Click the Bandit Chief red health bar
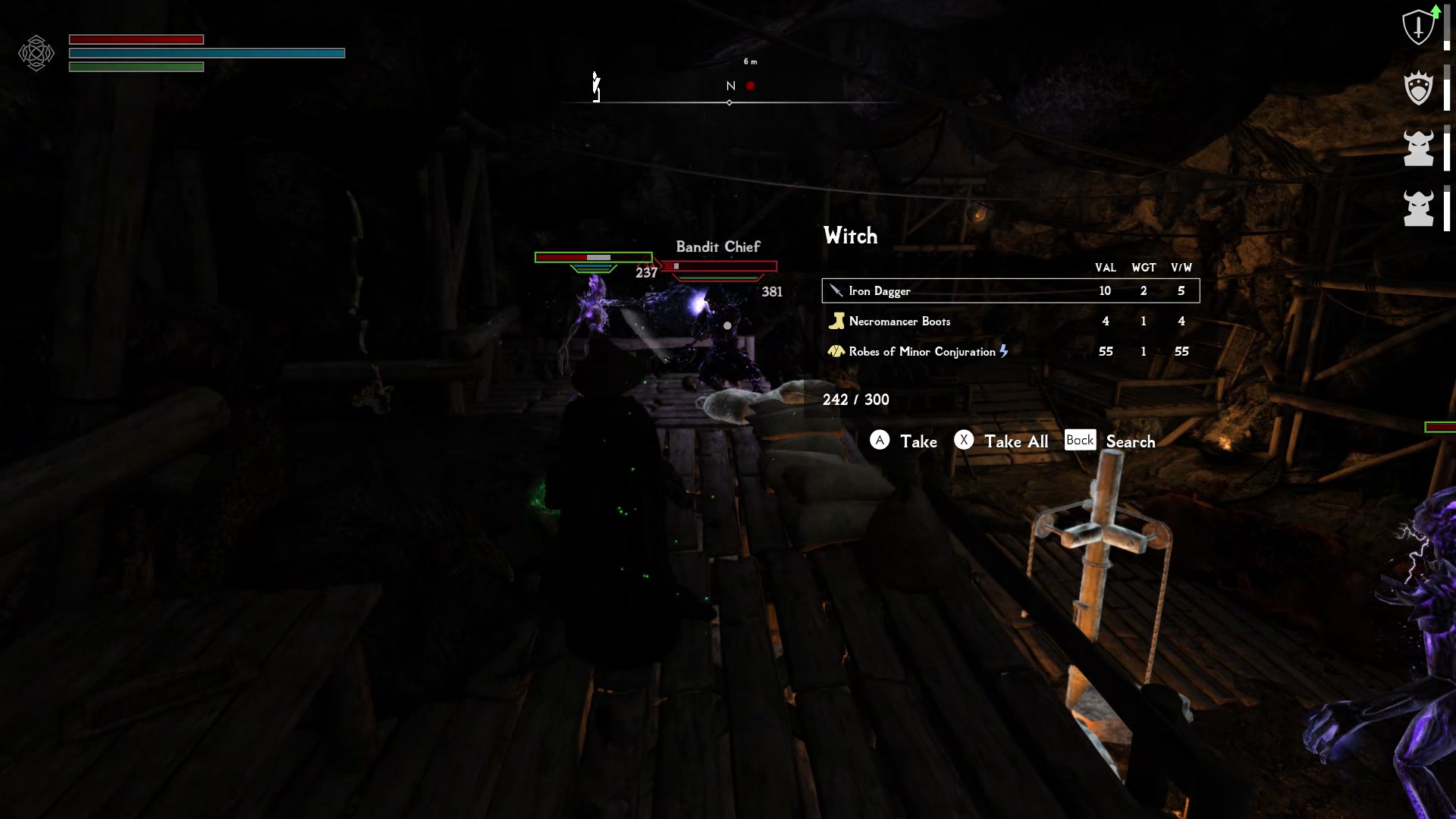Viewport: 1456px width, 819px height. point(720,265)
